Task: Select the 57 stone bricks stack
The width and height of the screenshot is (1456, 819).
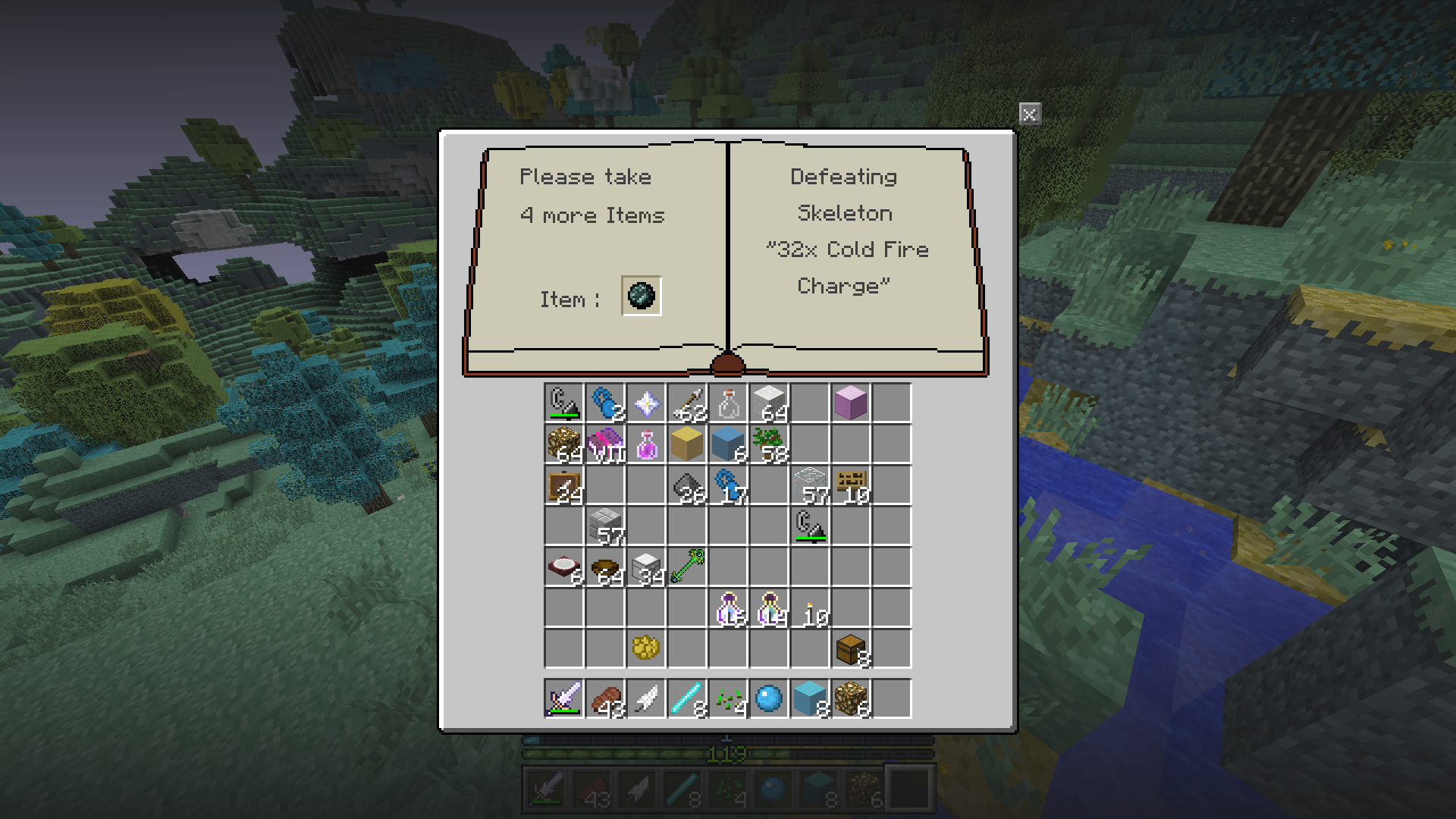Action: 605,526
